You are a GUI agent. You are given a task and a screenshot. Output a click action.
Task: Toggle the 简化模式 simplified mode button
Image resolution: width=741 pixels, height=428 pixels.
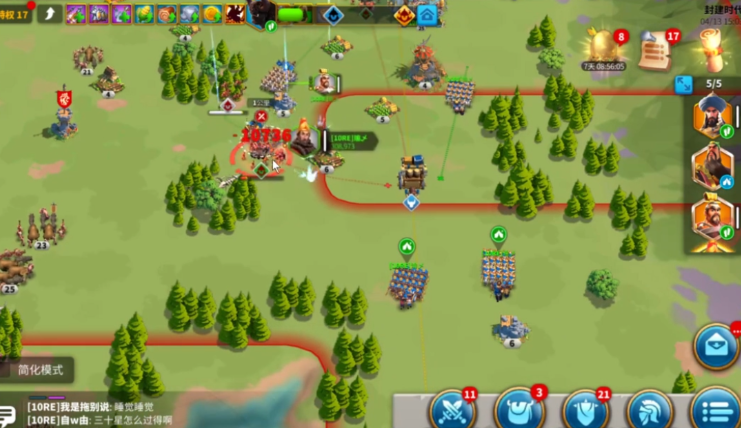[x=40, y=369]
